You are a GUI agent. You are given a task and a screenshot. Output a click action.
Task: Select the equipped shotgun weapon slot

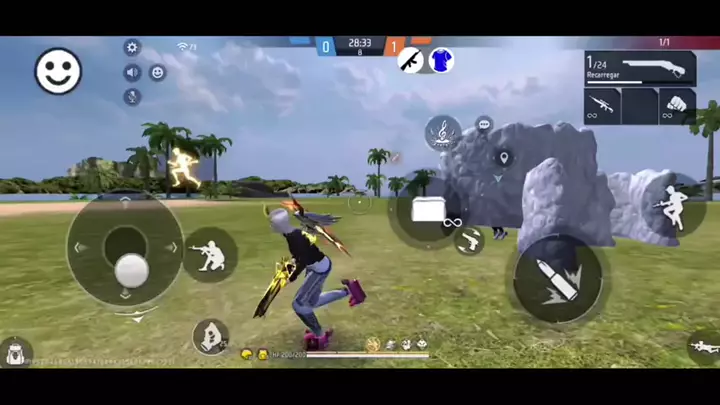640,68
